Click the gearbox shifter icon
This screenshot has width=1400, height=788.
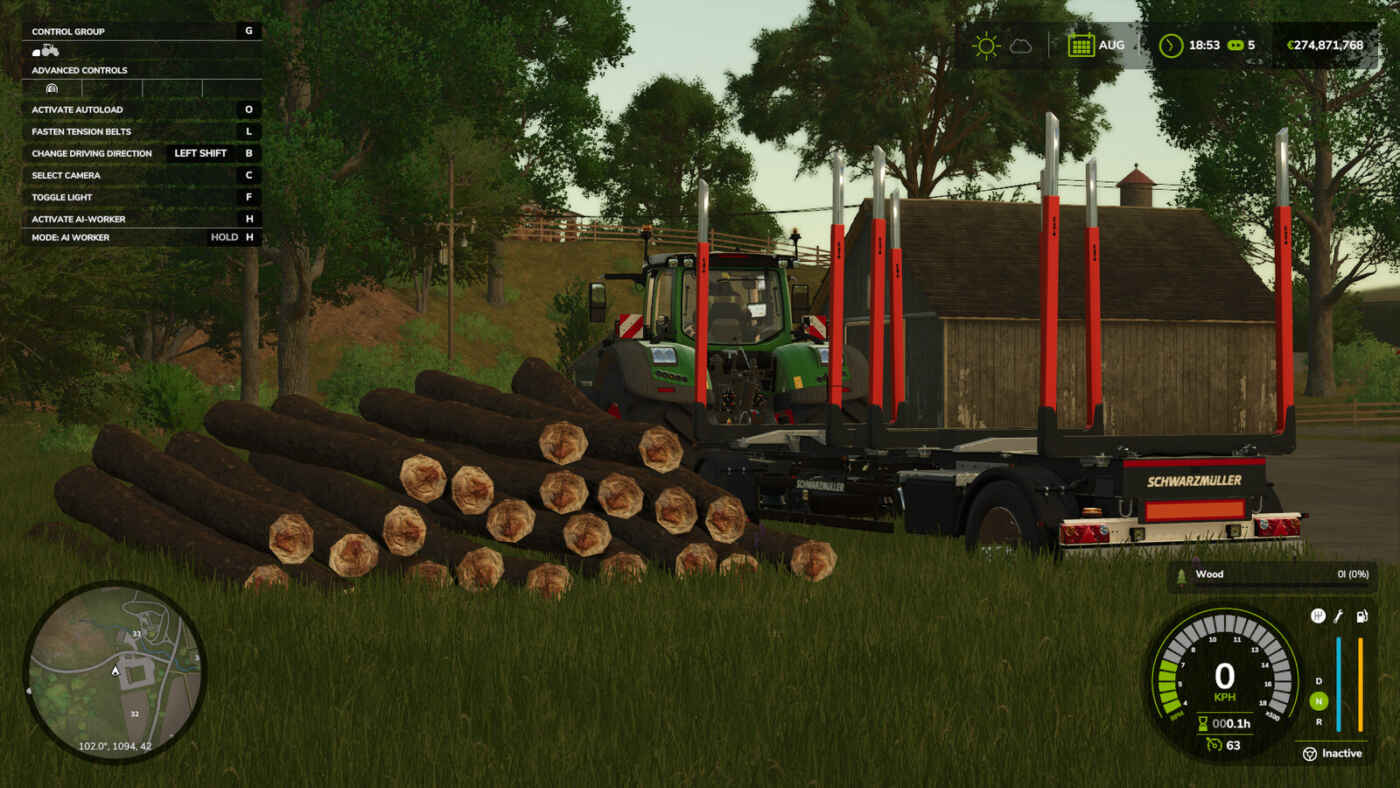coord(1318,616)
